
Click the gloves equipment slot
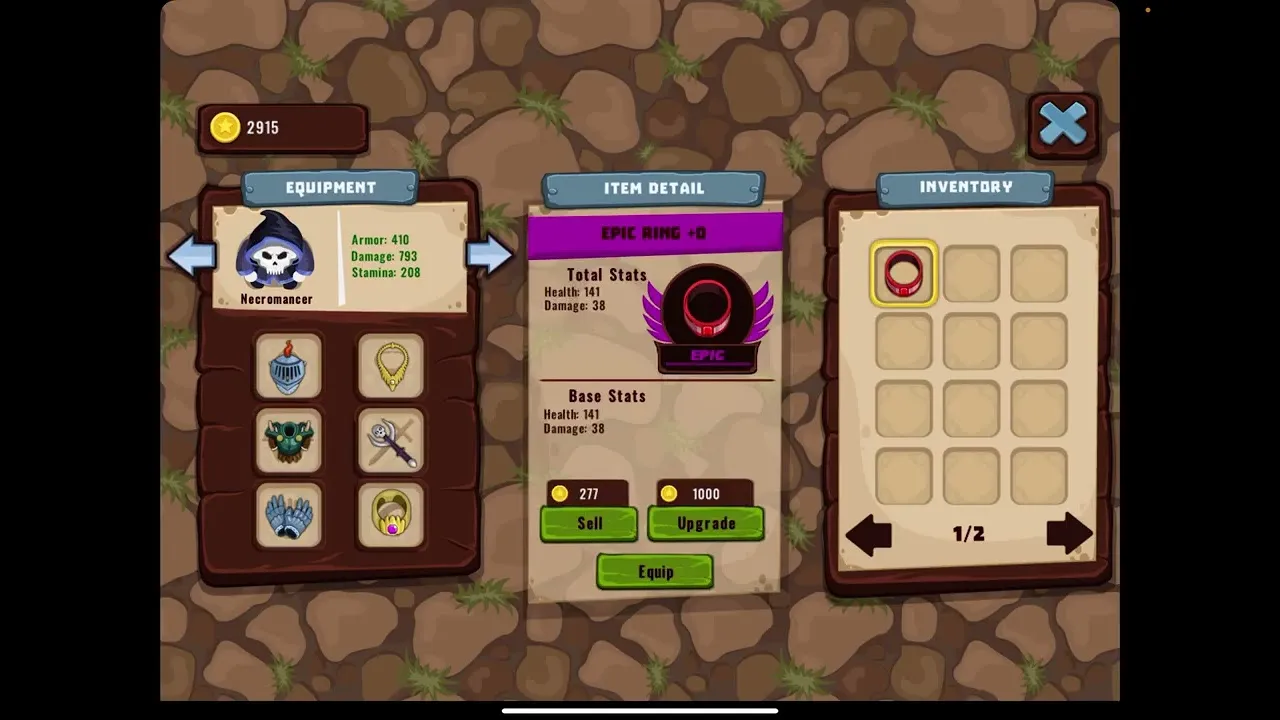(289, 516)
